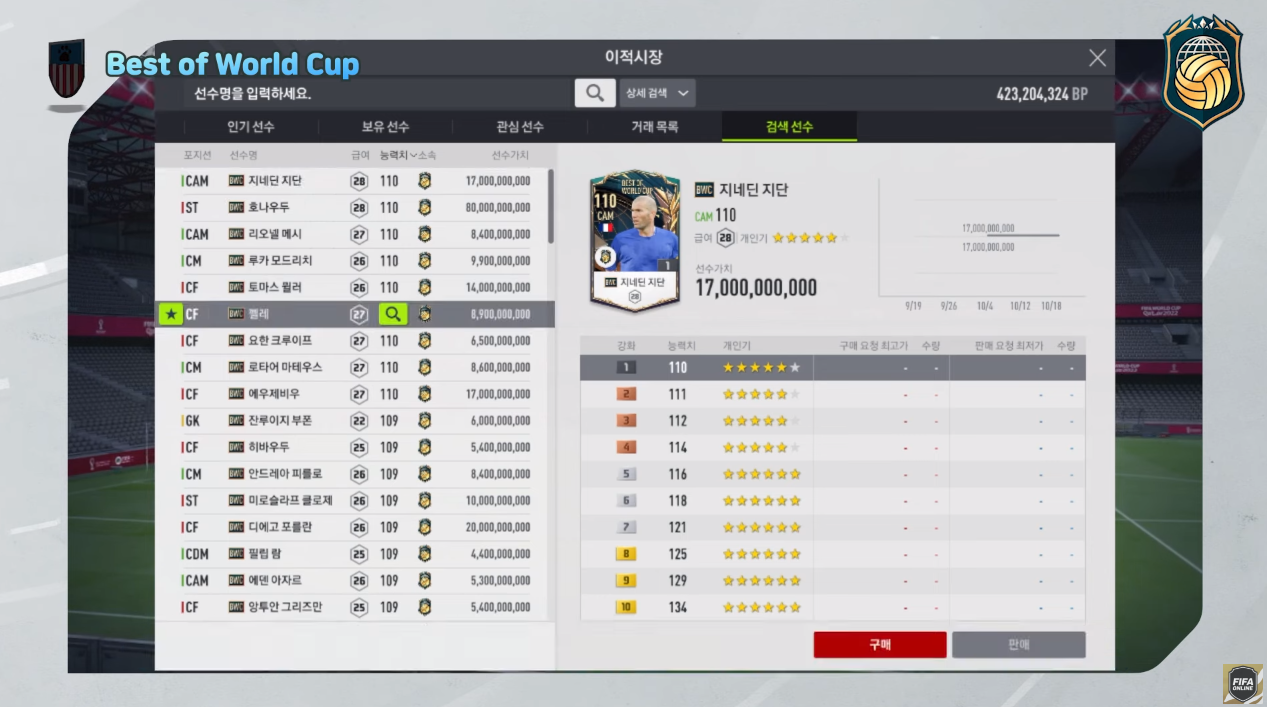Close the transfer market window
The image size is (1267, 707).
[1097, 58]
